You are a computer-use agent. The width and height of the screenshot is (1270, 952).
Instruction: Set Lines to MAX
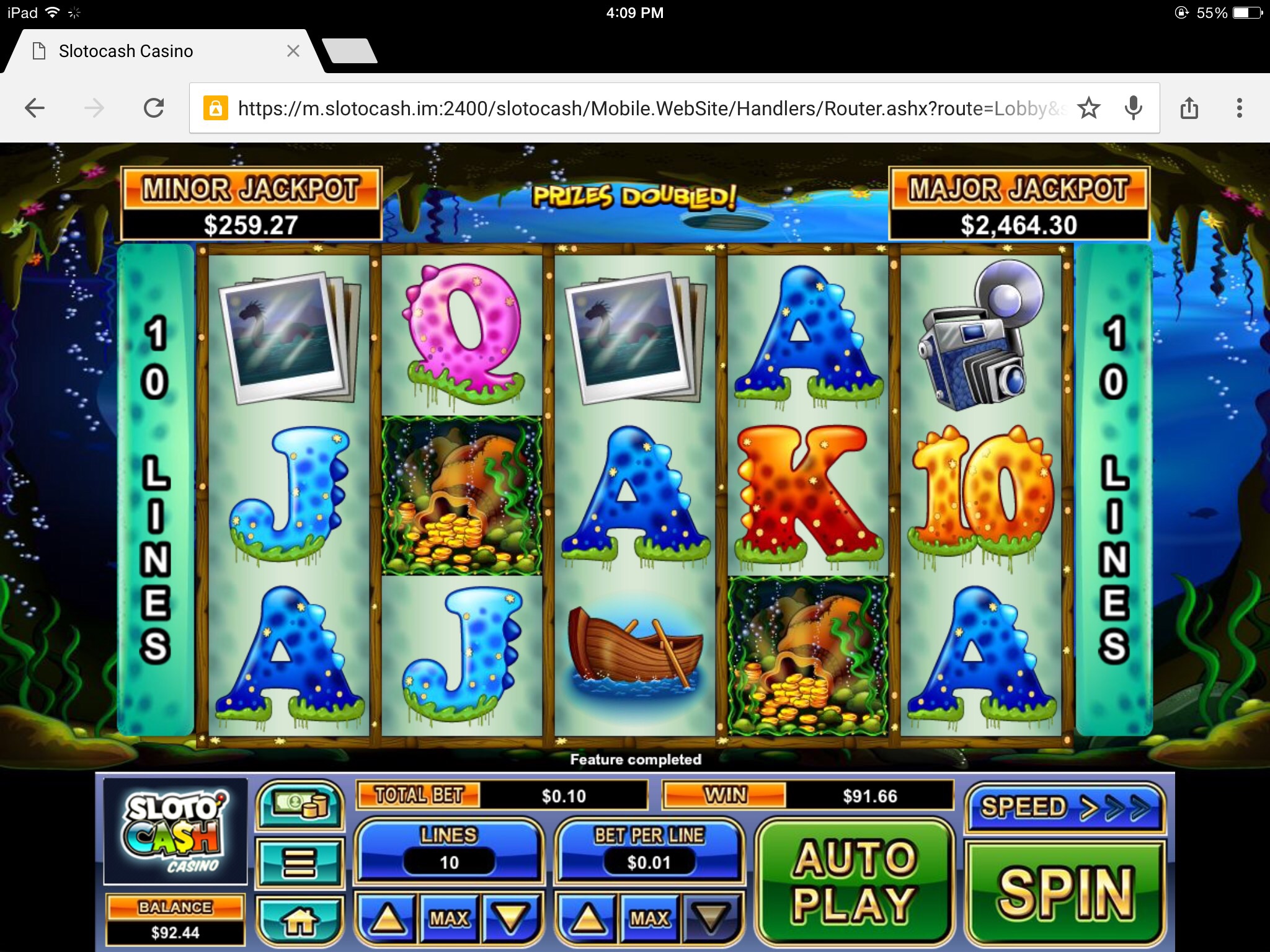tap(449, 918)
